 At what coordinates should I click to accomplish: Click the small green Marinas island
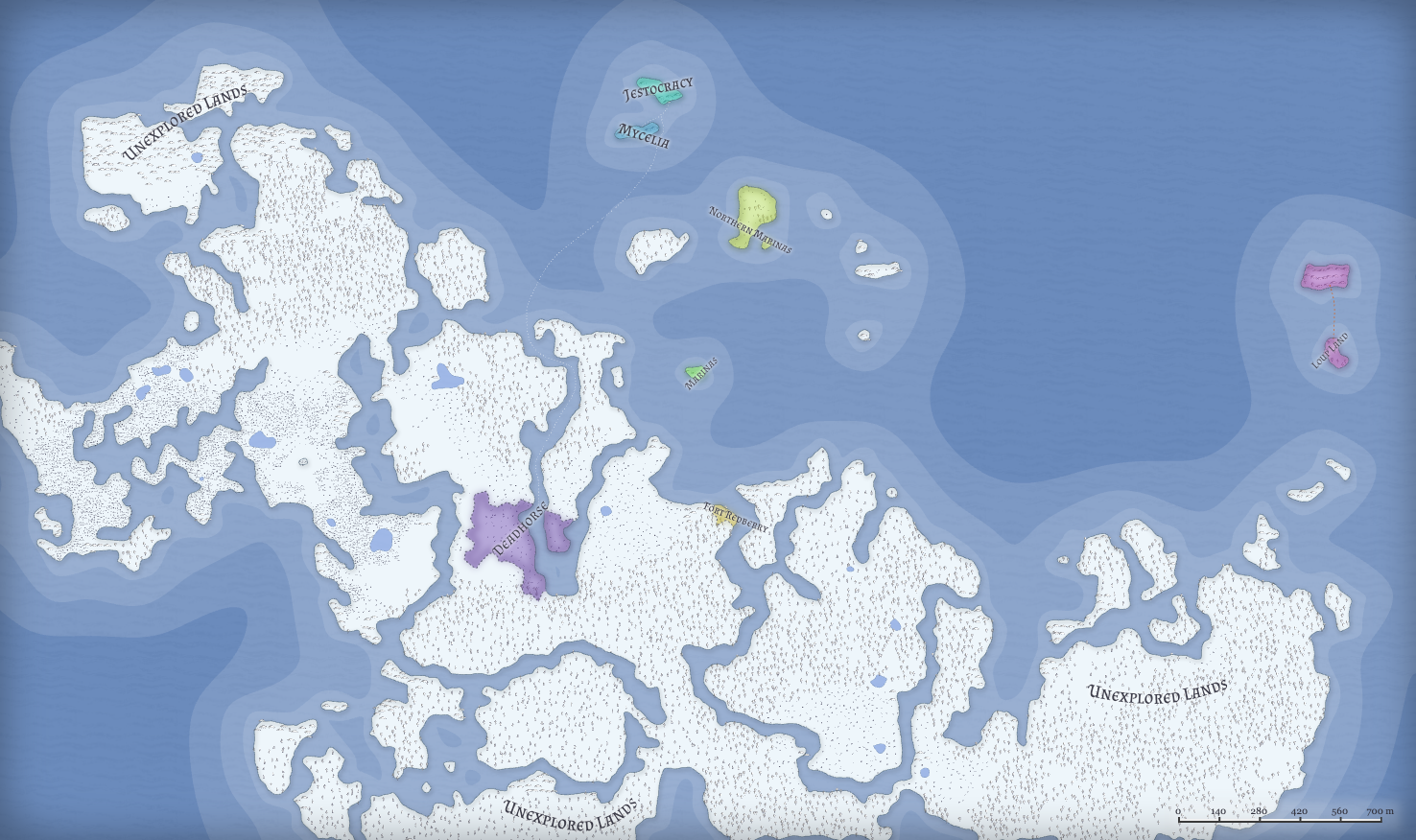695,371
